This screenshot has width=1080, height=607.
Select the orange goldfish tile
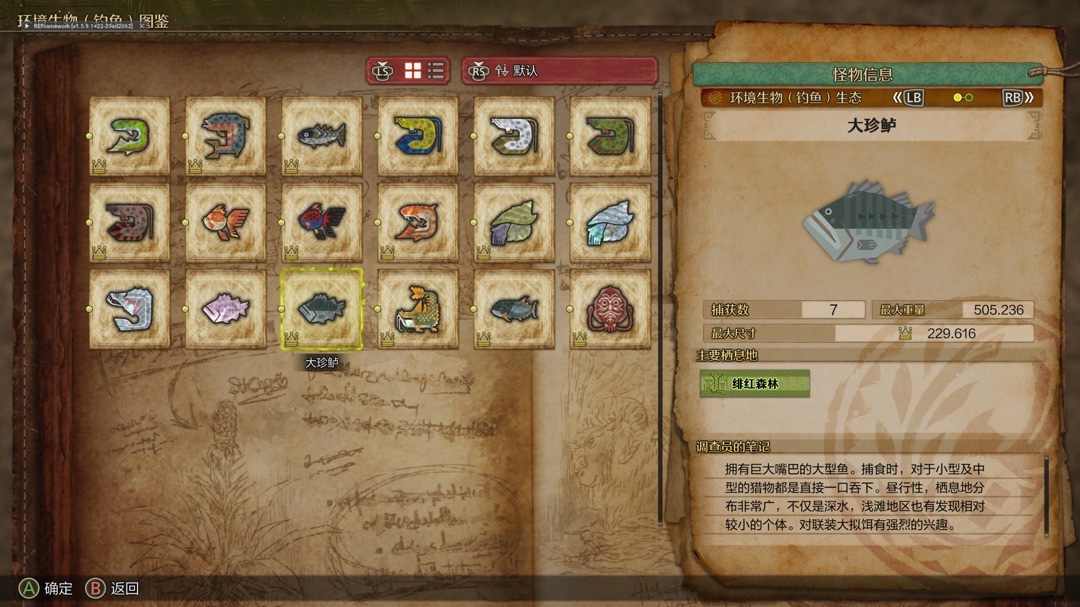pos(225,221)
